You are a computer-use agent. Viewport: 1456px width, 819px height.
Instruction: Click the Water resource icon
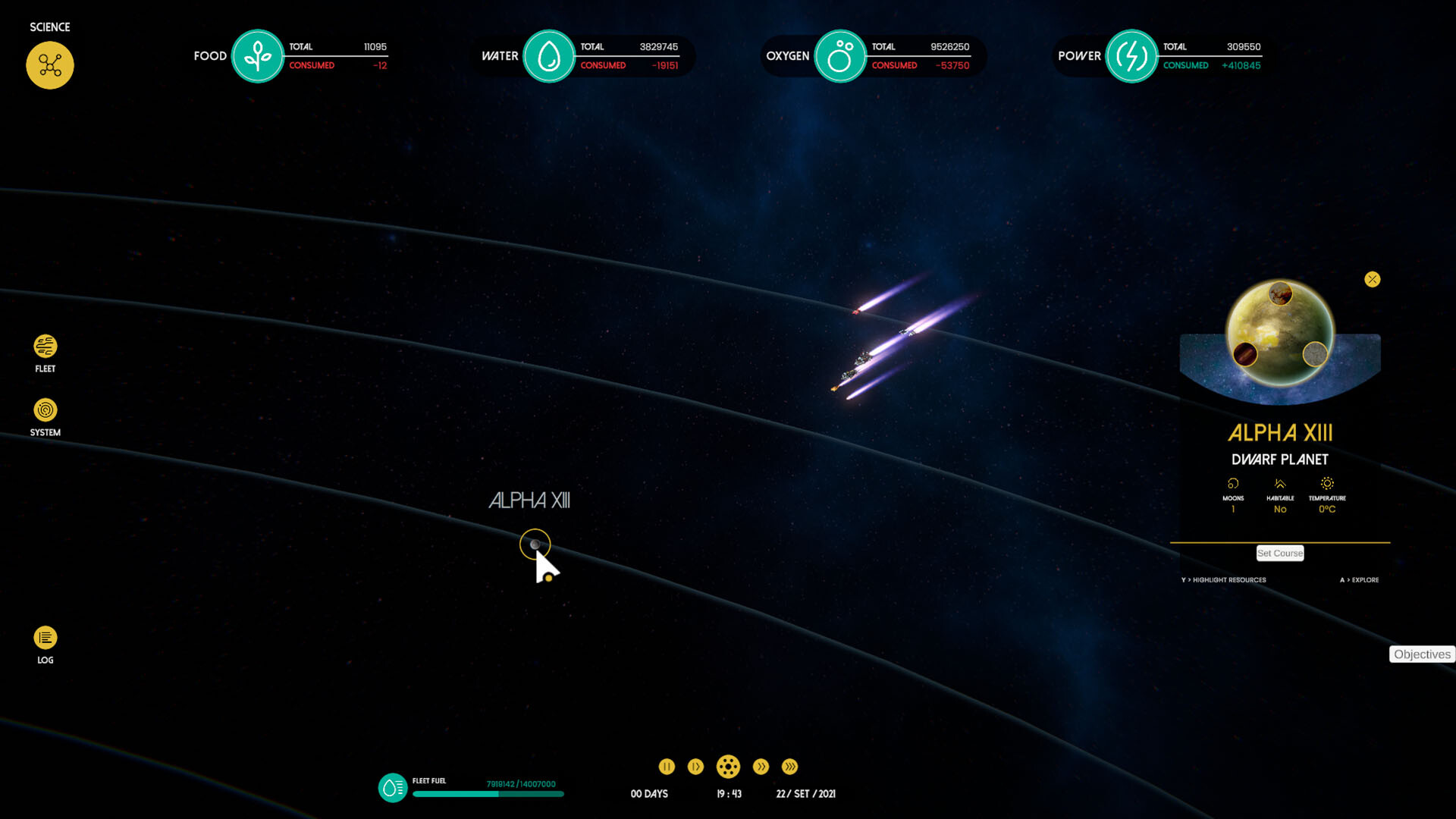click(x=549, y=56)
